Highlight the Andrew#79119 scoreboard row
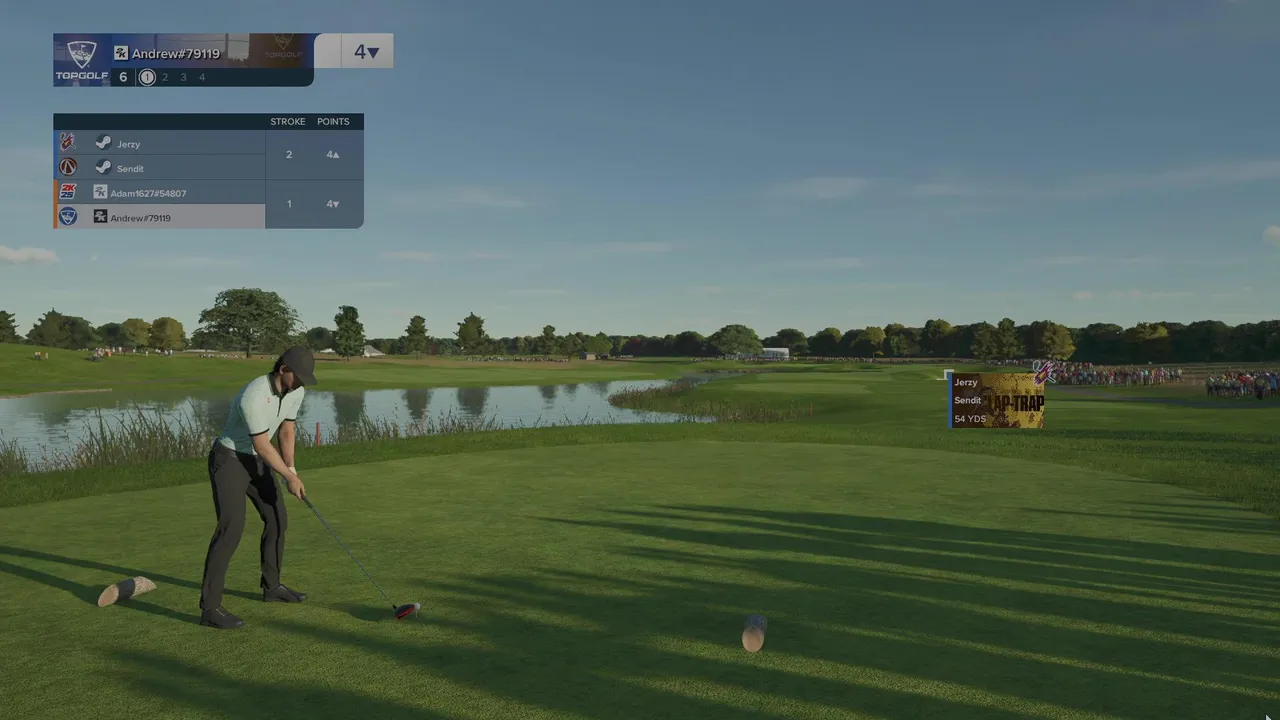This screenshot has width=1280, height=720. [x=160, y=217]
